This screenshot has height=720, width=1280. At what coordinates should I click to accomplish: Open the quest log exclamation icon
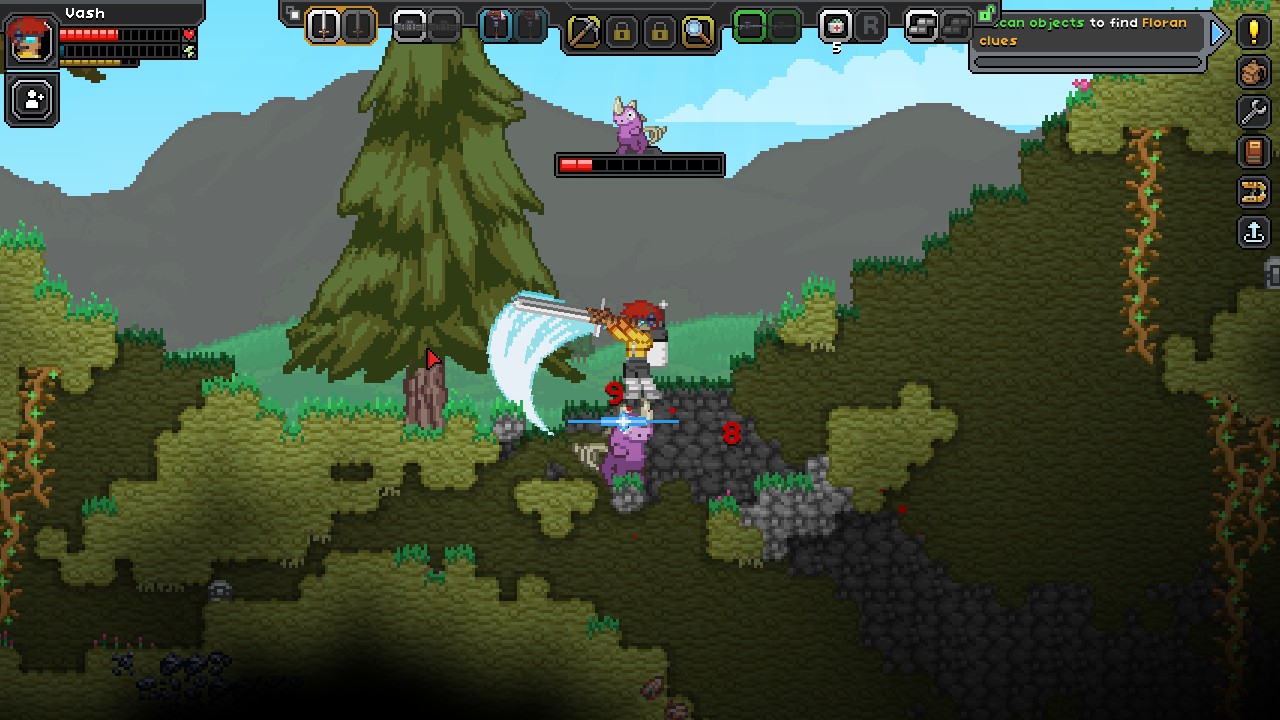[x=1254, y=30]
